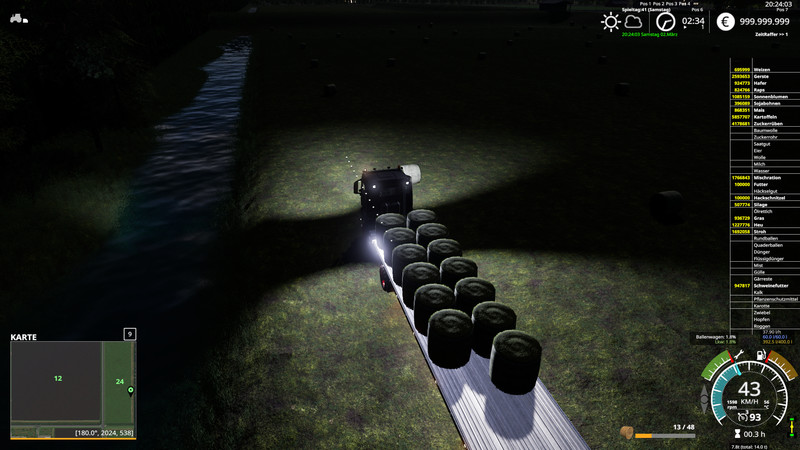800x450 pixels.
Task: Click the bale load icon
Action: click(626, 432)
